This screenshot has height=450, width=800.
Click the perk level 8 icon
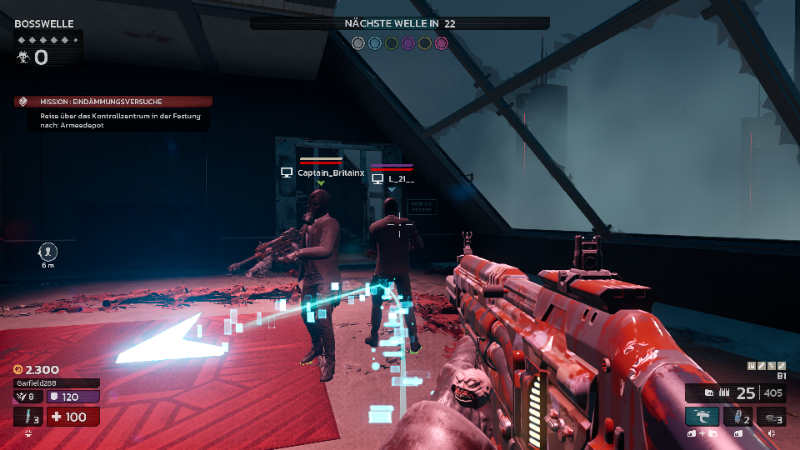pyautogui.click(x=27, y=397)
